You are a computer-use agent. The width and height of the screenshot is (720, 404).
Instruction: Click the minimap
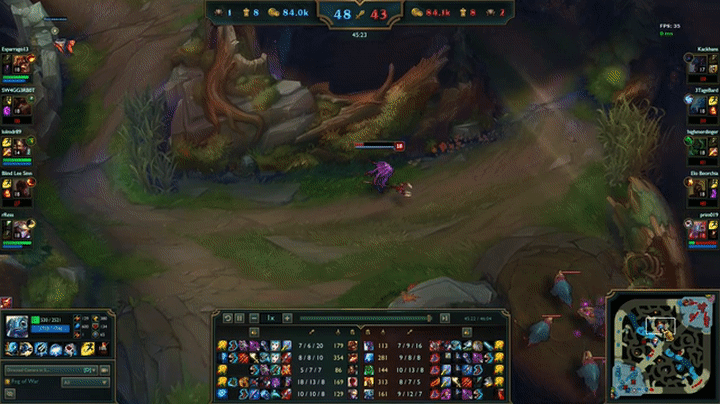pyautogui.click(x=660, y=343)
